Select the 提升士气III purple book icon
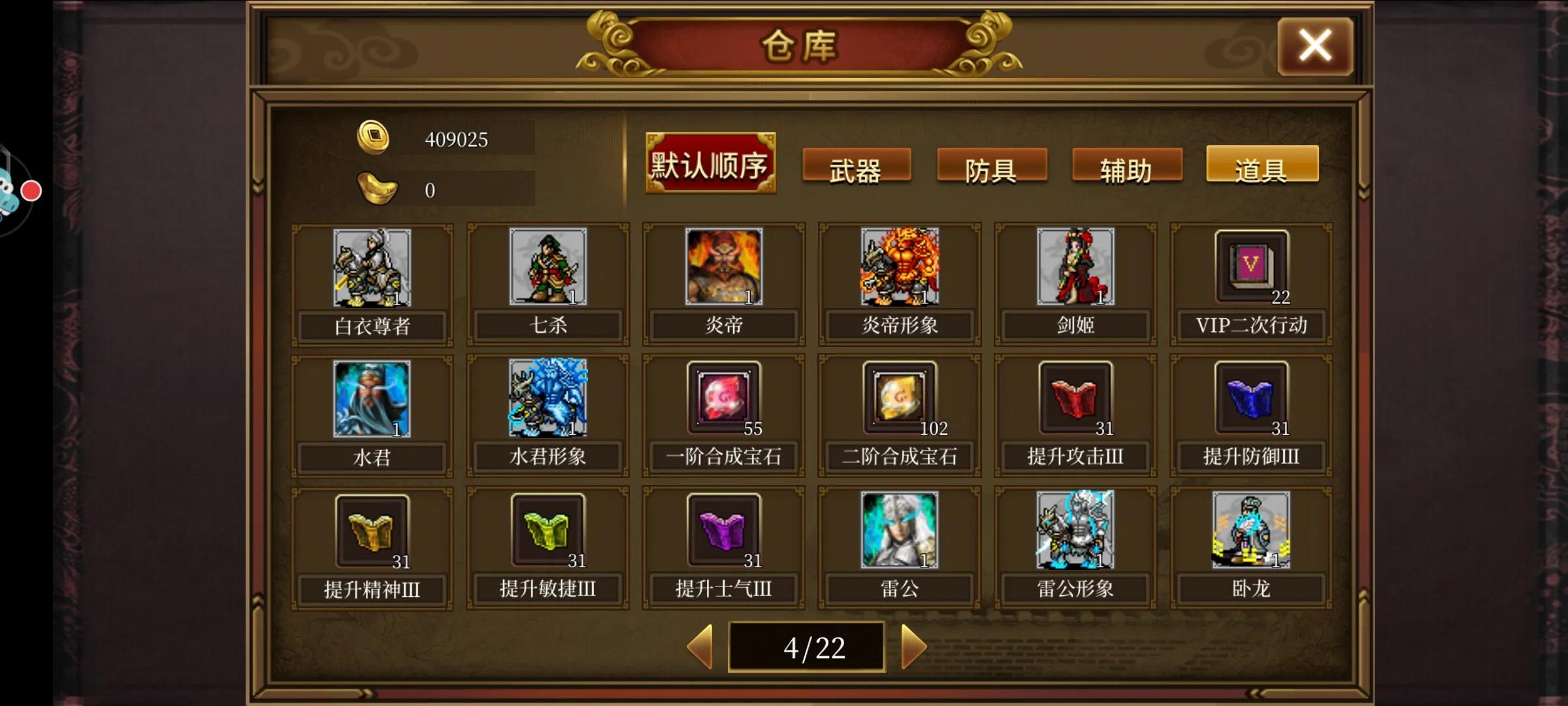Screen dimensions: 1568x706 pyautogui.click(x=723, y=531)
